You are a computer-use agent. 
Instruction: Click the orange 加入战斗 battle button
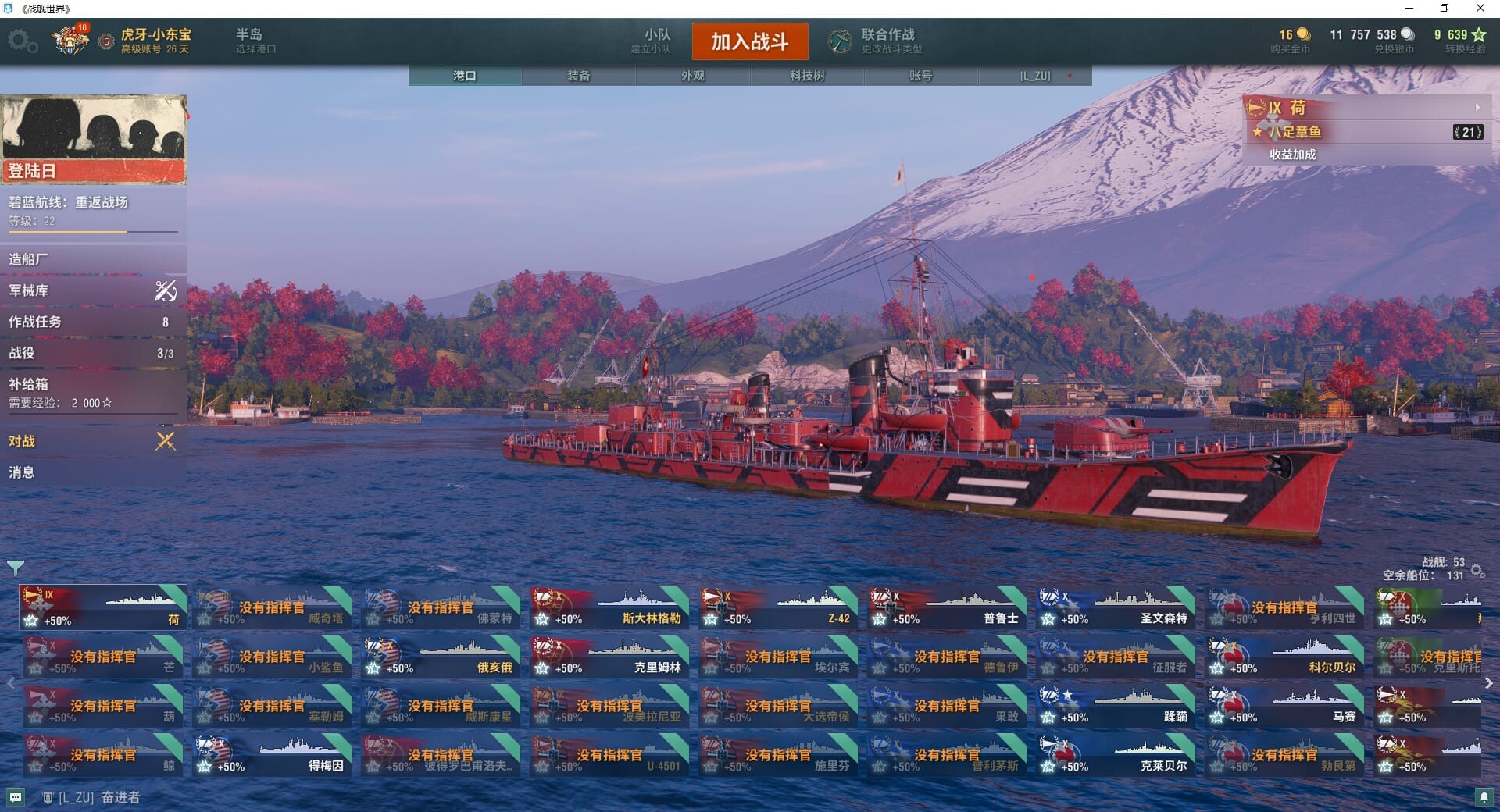point(749,41)
